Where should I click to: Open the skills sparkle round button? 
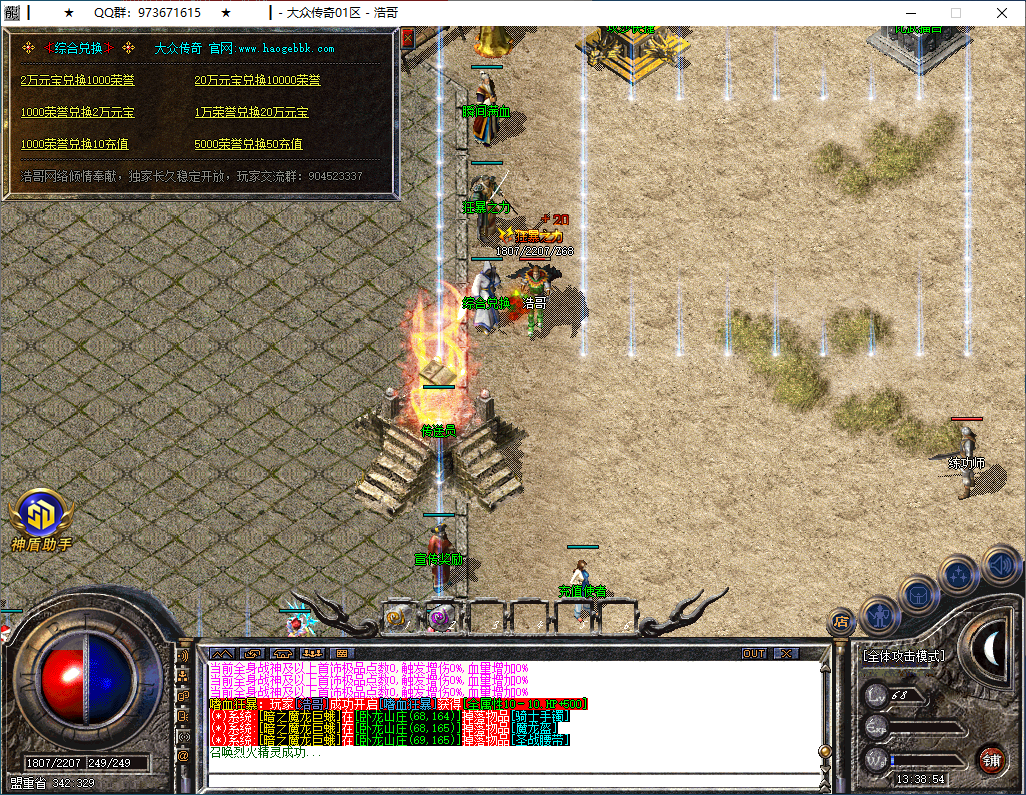click(959, 574)
